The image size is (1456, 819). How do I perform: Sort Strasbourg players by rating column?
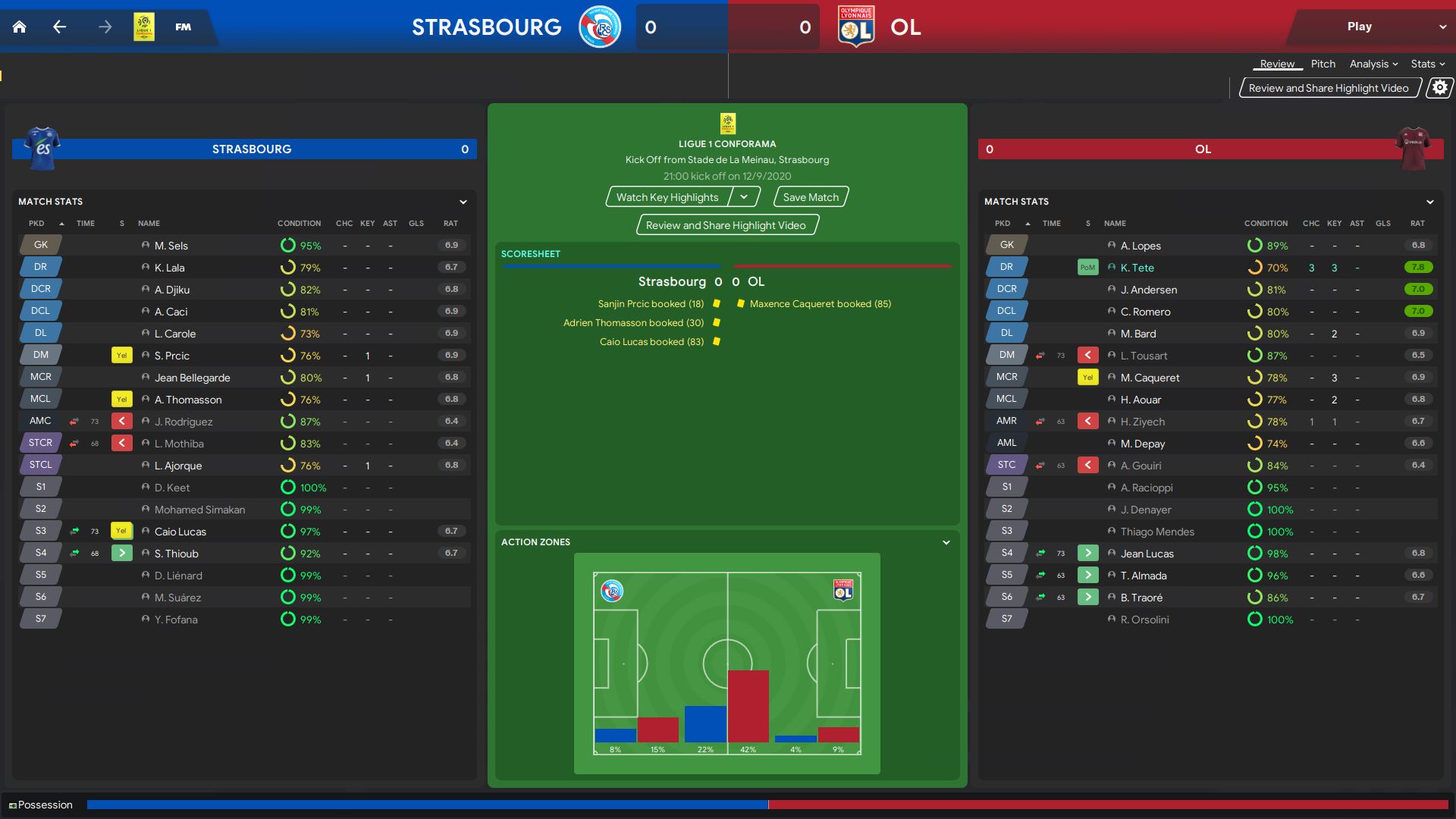[450, 224]
